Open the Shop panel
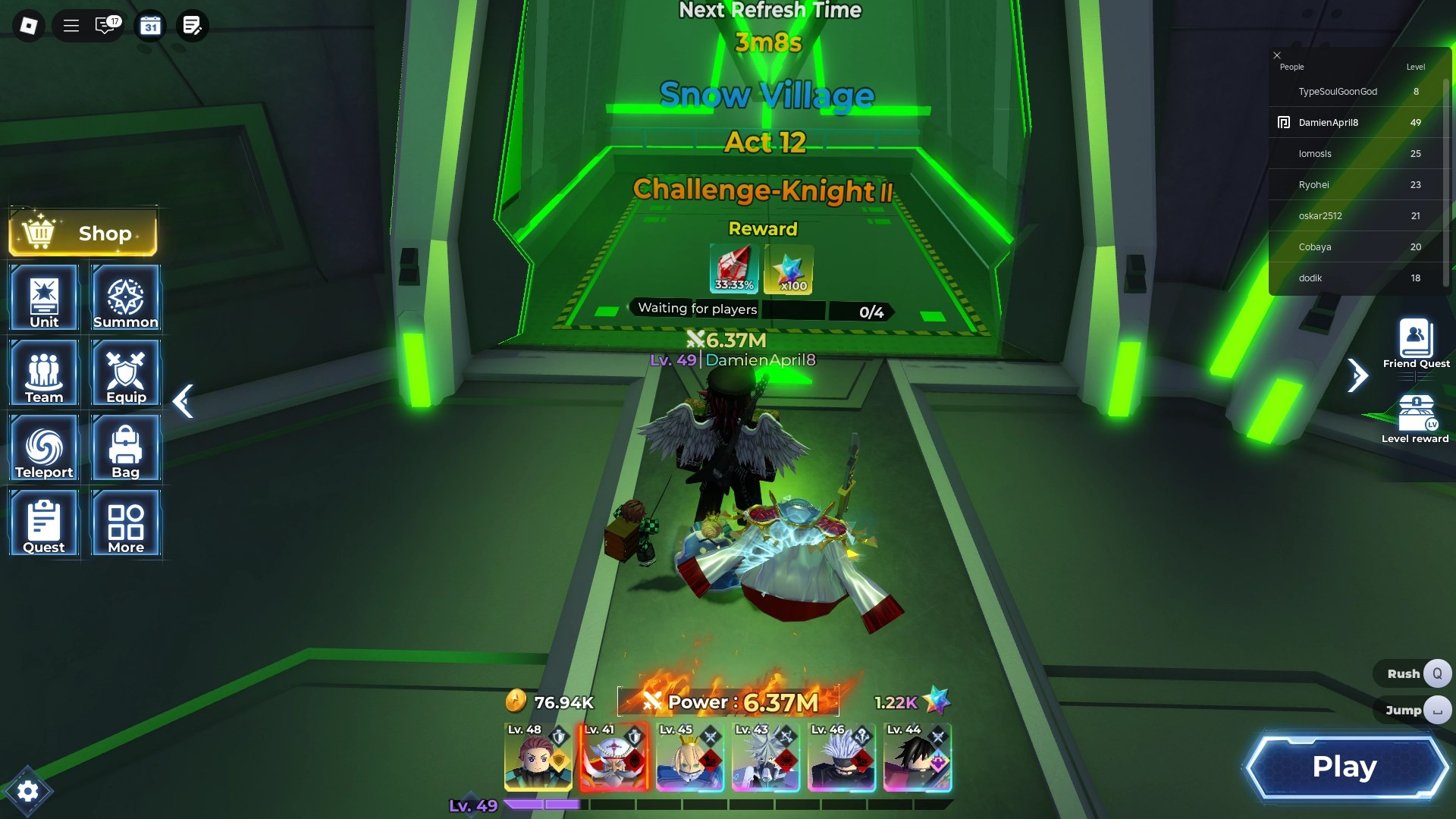This screenshot has height=819, width=1456. [x=82, y=233]
